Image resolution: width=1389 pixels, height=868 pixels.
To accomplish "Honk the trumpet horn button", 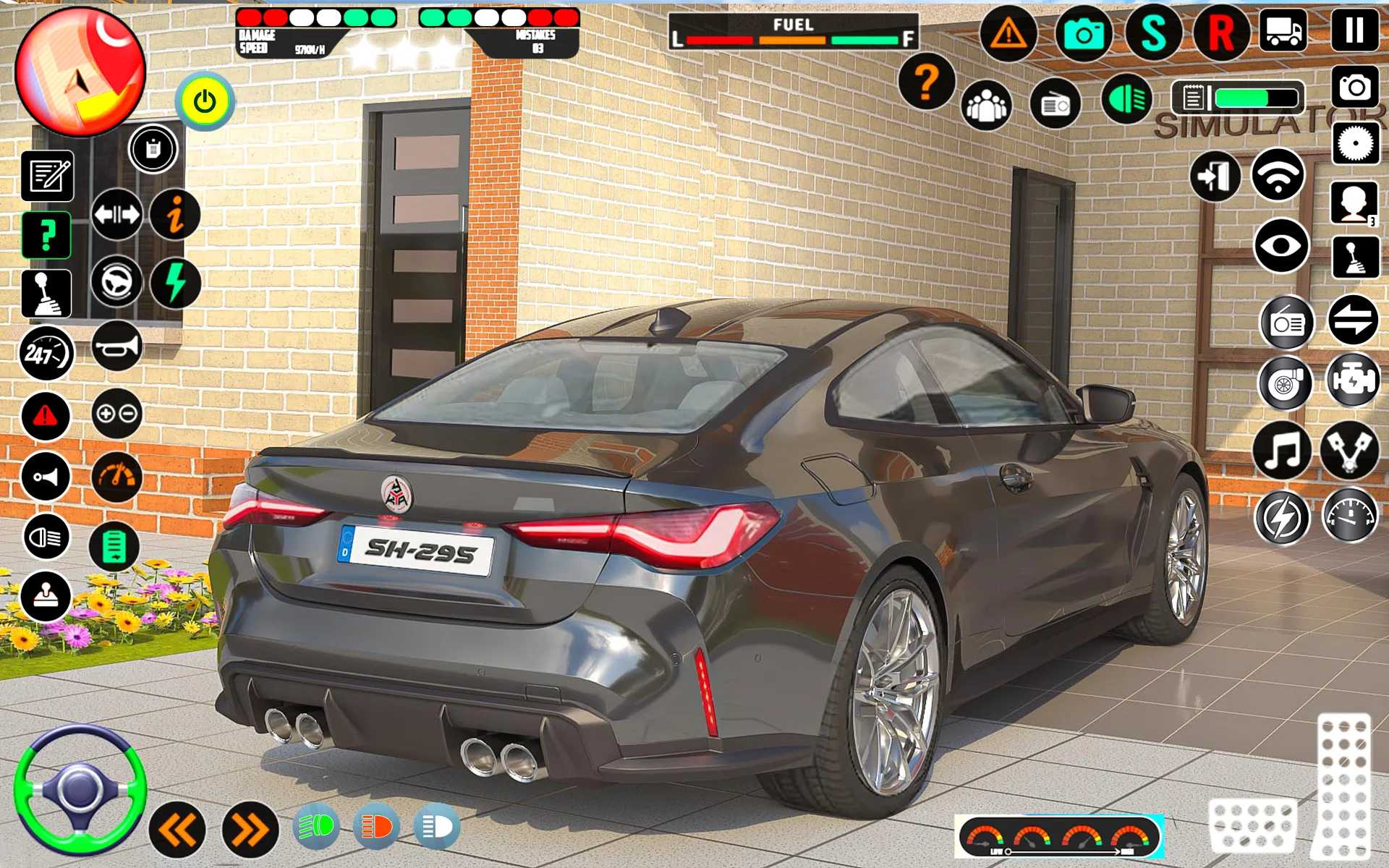I will click(x=116, y=347).
